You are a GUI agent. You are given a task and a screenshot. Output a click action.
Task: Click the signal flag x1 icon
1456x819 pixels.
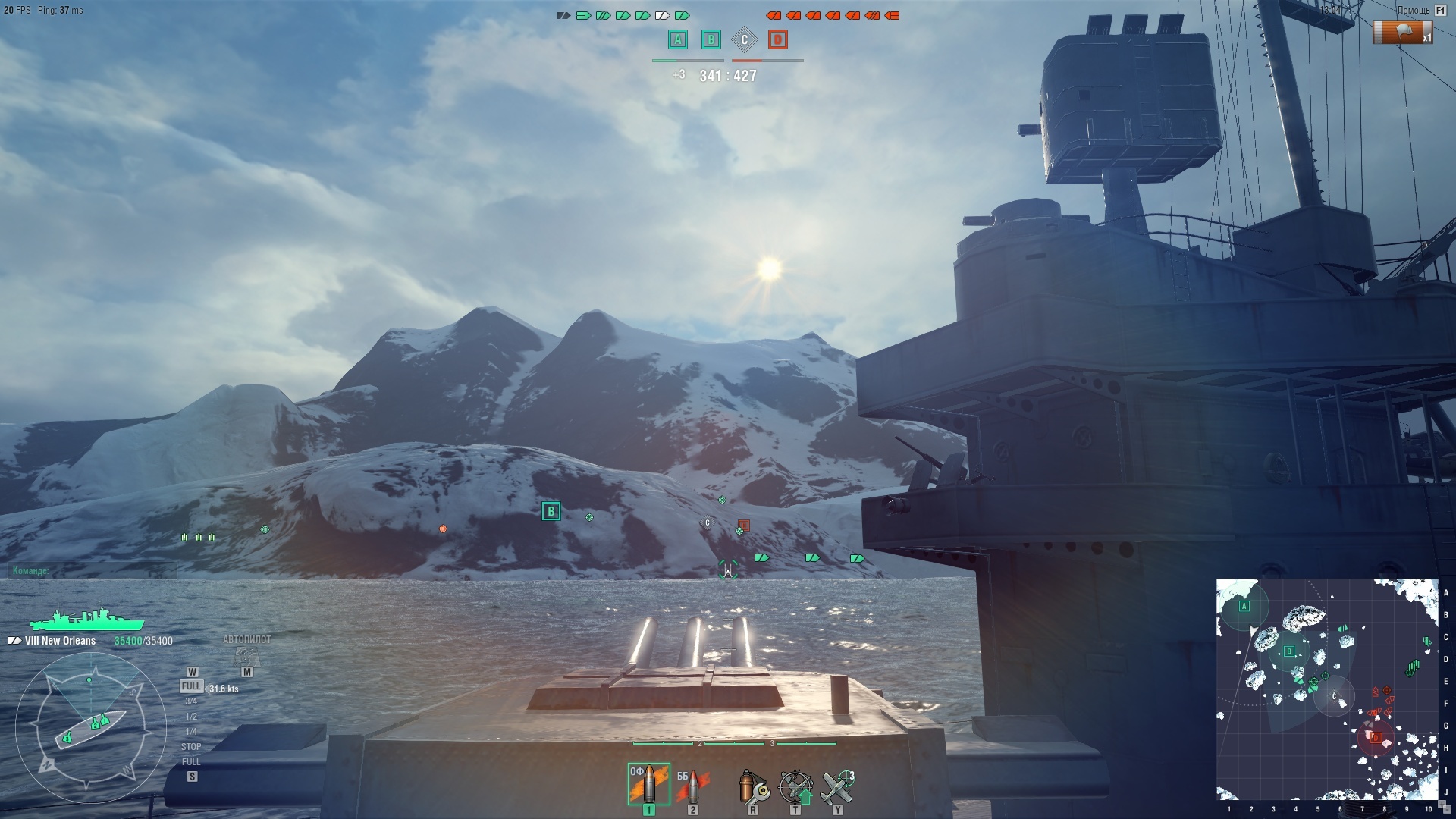coord(1402,33)
